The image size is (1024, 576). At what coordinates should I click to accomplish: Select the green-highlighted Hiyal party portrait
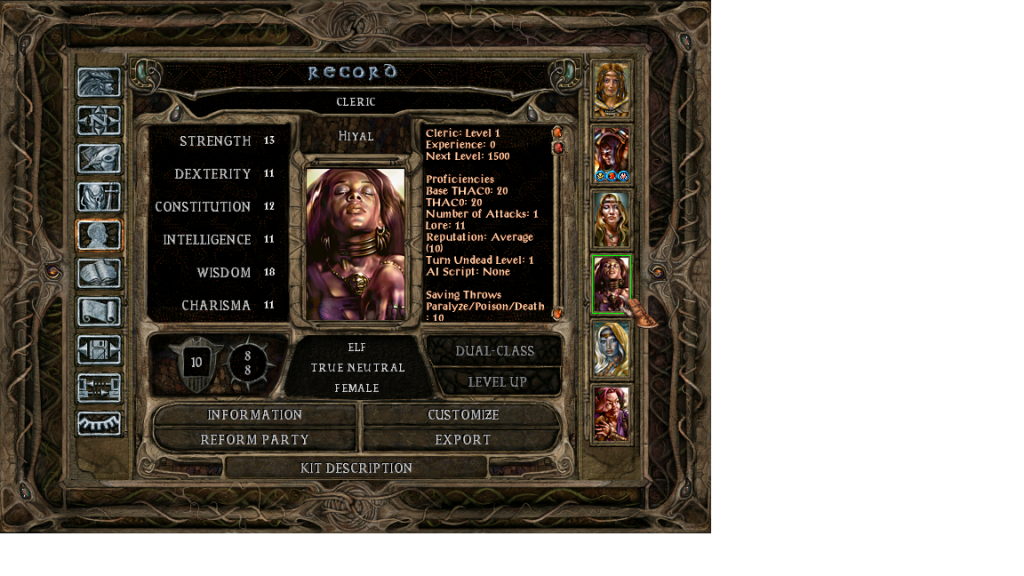pos(611,284)
